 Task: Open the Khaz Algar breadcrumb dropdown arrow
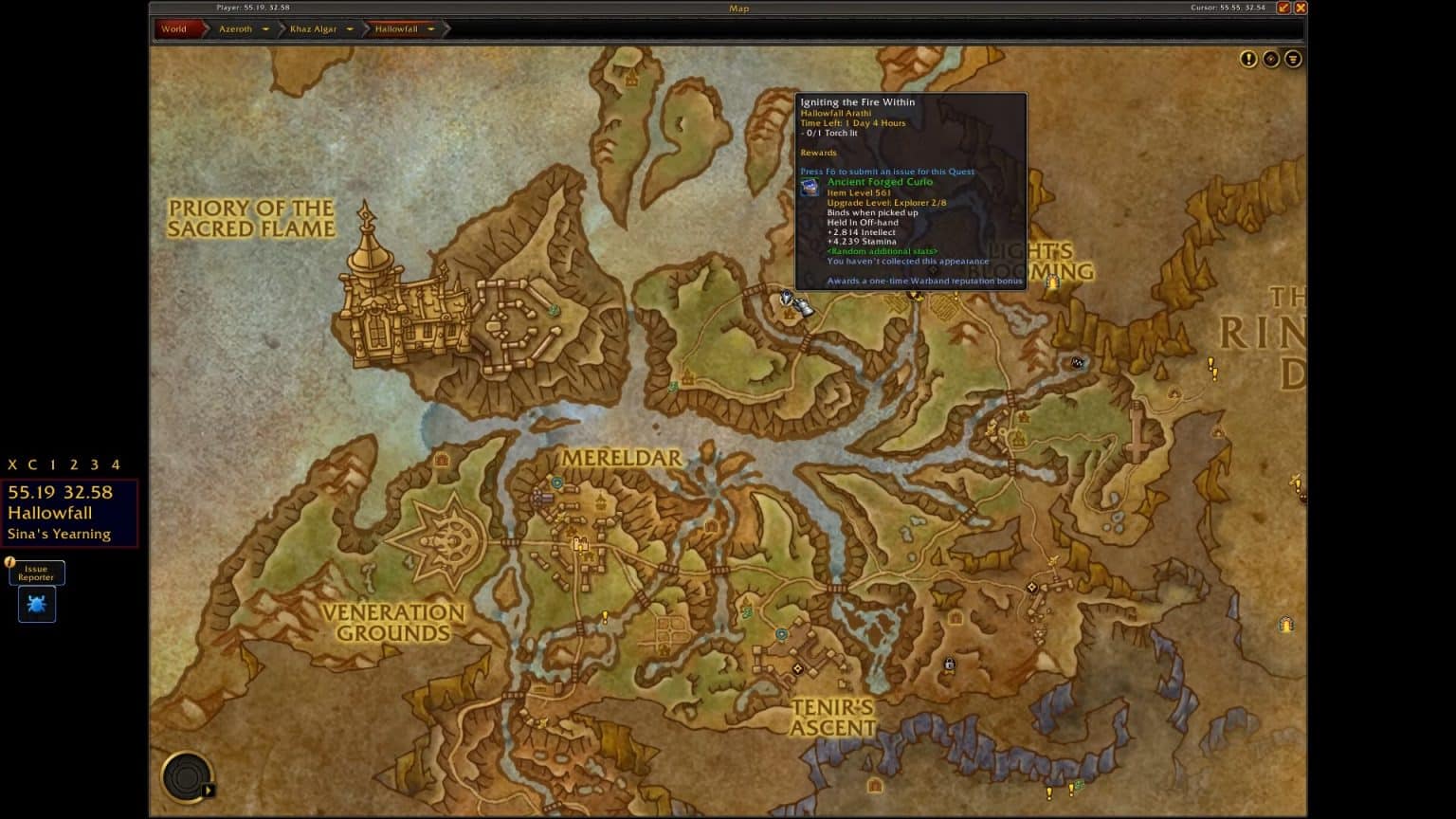point(349,29)
